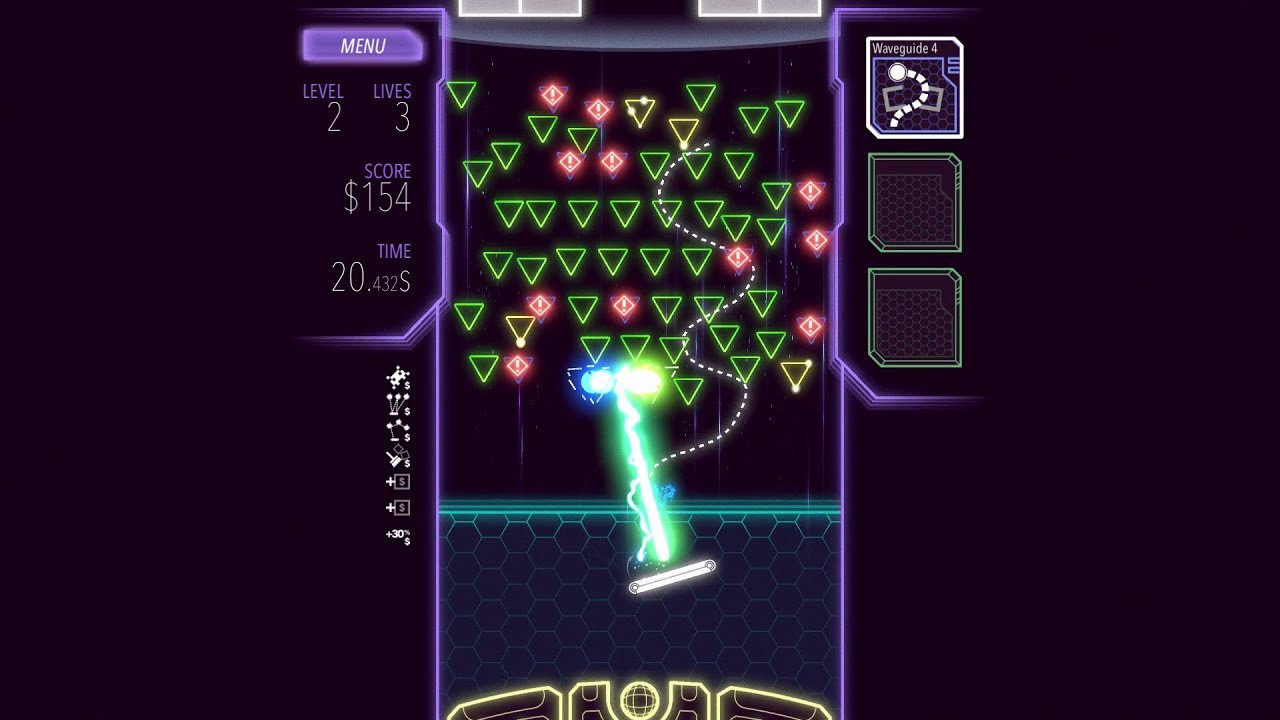This screenshot has width=1280, height=720.
Task: Click the middle empty card slot
Action: [913, 203]
